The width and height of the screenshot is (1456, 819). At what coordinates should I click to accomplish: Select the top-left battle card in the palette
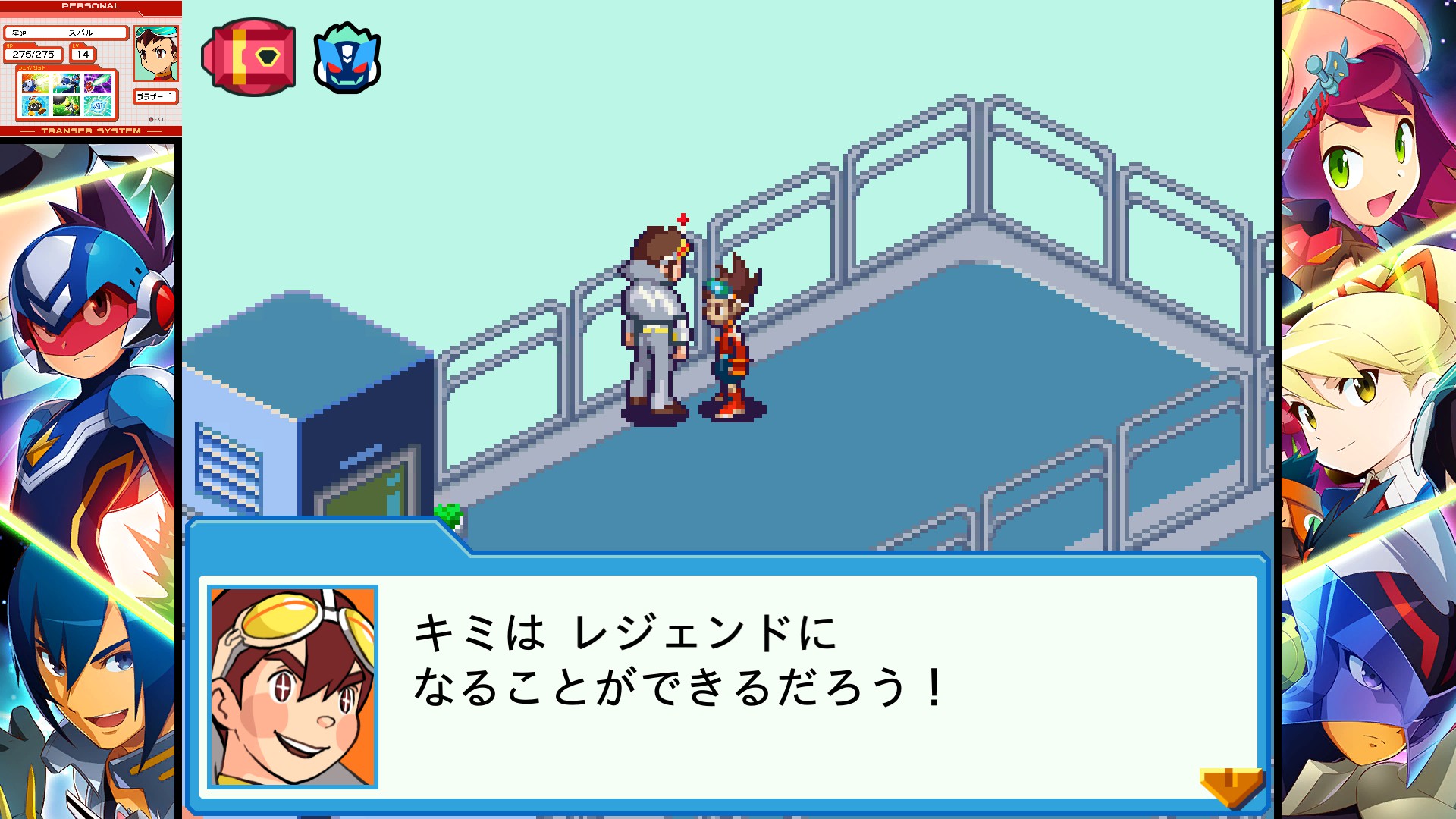[34, 82]
